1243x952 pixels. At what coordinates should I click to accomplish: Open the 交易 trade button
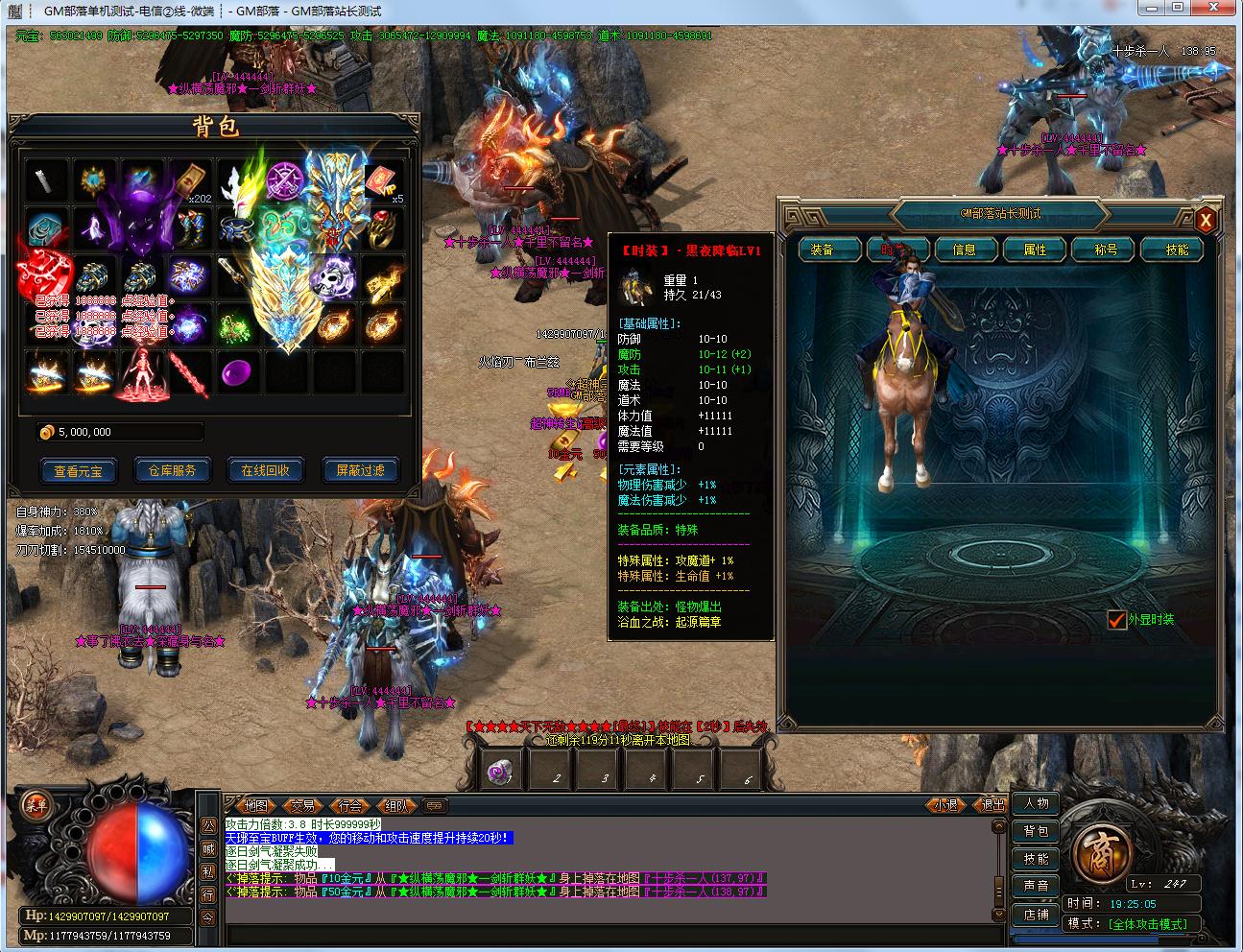click(x=302, y=806)
